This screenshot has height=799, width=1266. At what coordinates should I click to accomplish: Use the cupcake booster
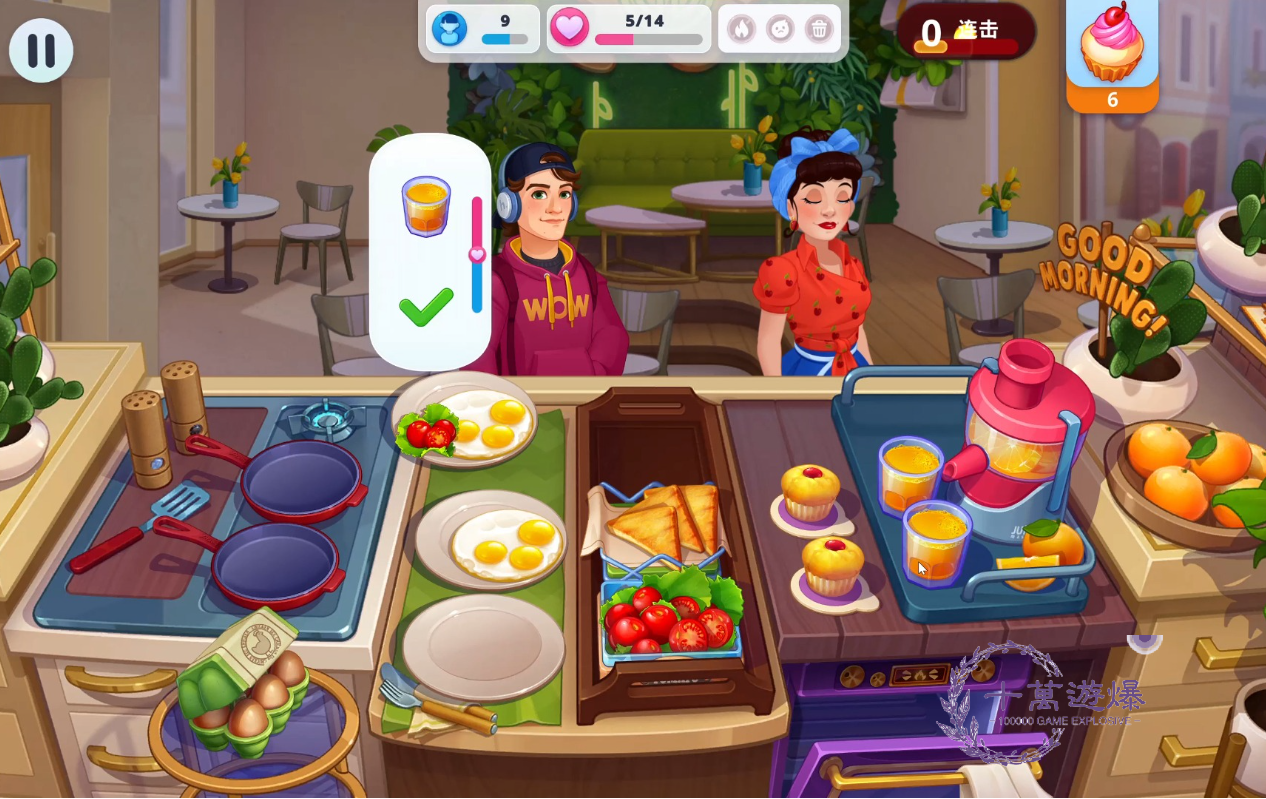point(1111,48)
